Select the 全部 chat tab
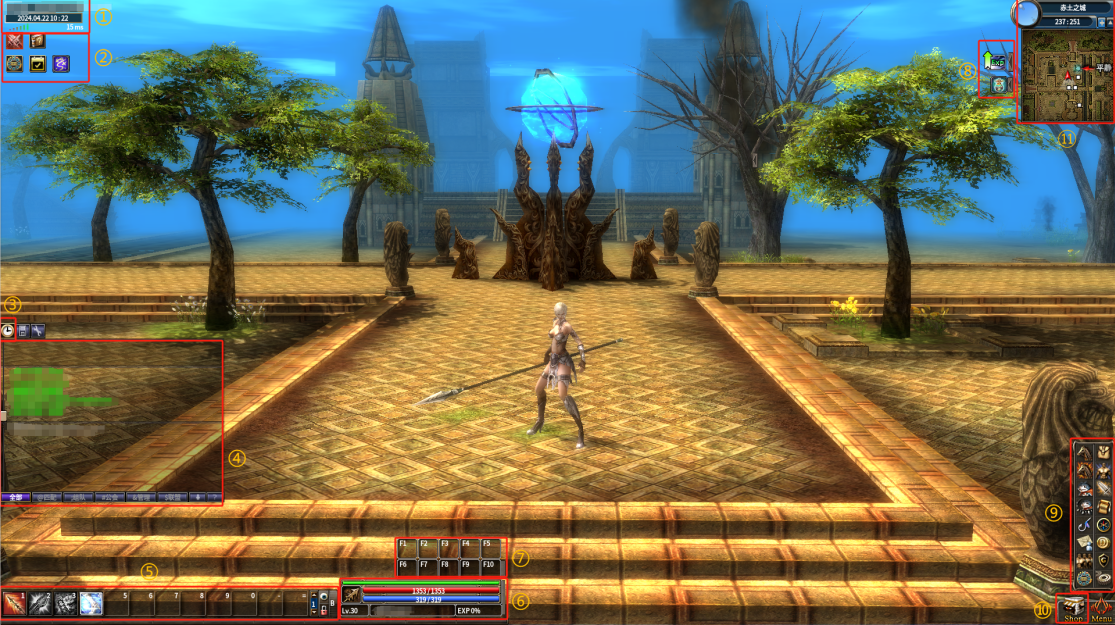1115x625 pixels. coord(16,496)
